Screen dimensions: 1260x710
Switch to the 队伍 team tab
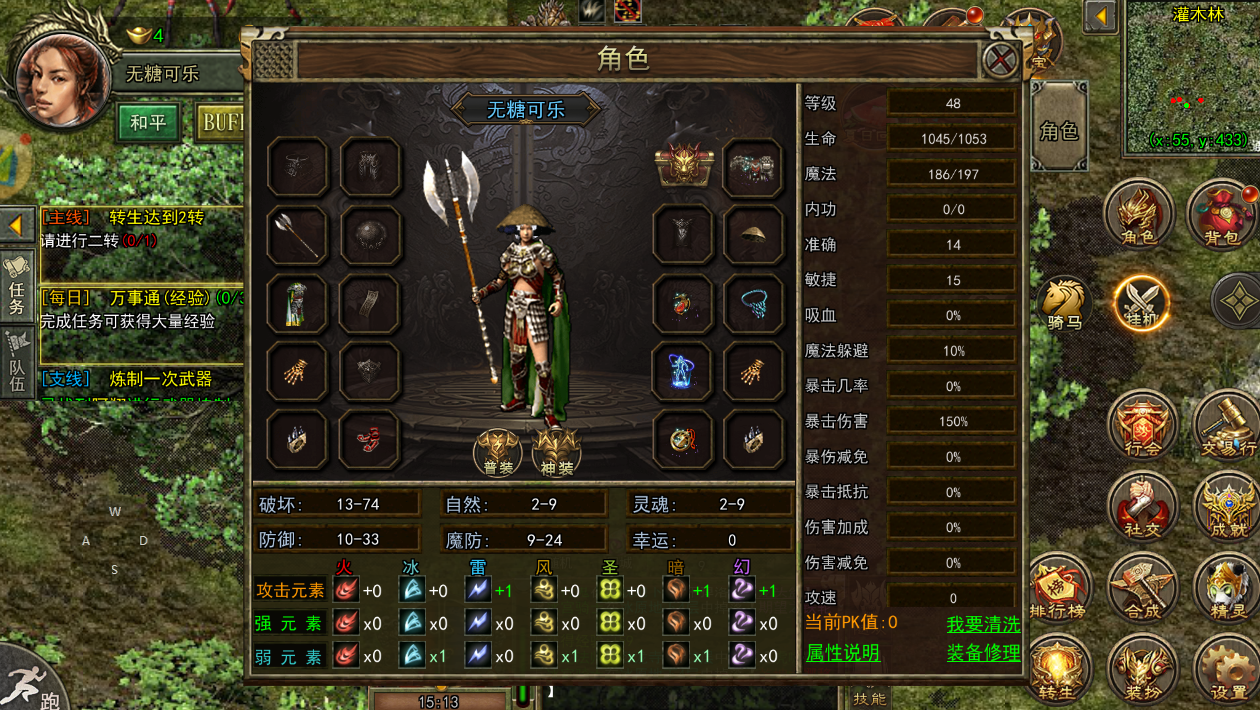tap(17, 358)
